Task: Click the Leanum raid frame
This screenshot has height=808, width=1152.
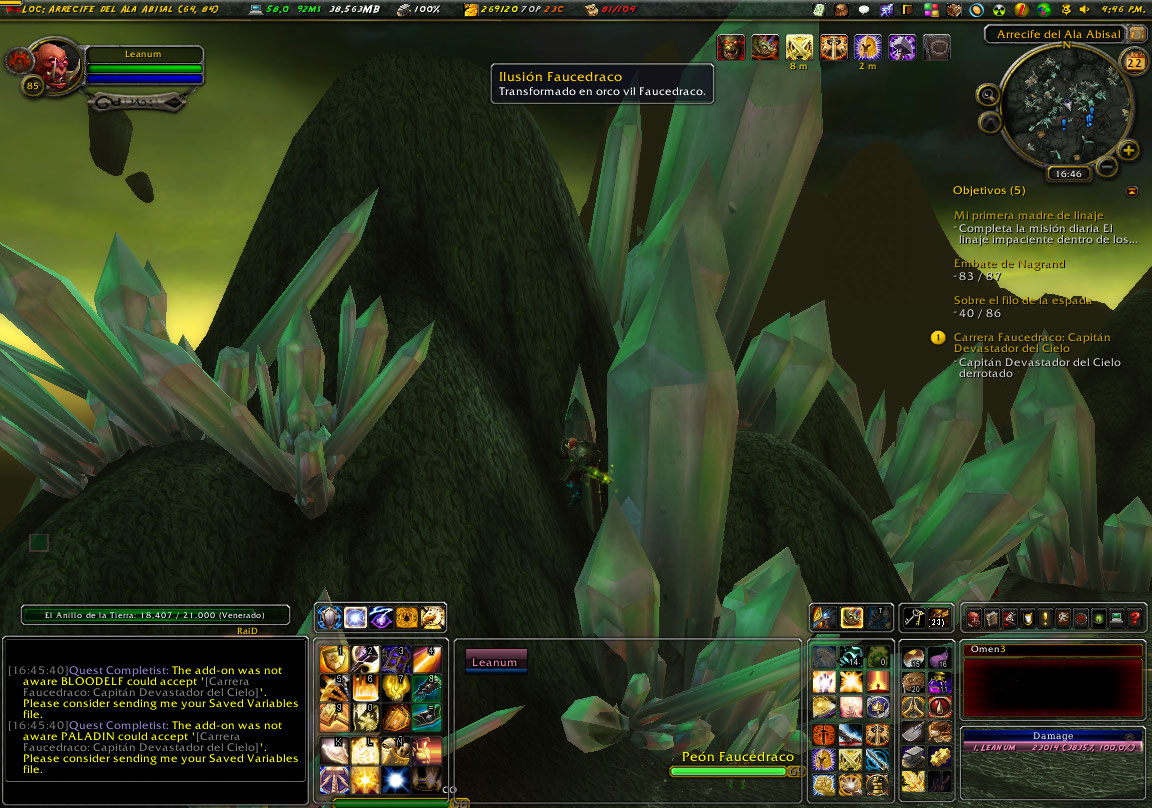Action: click(495, 662)
